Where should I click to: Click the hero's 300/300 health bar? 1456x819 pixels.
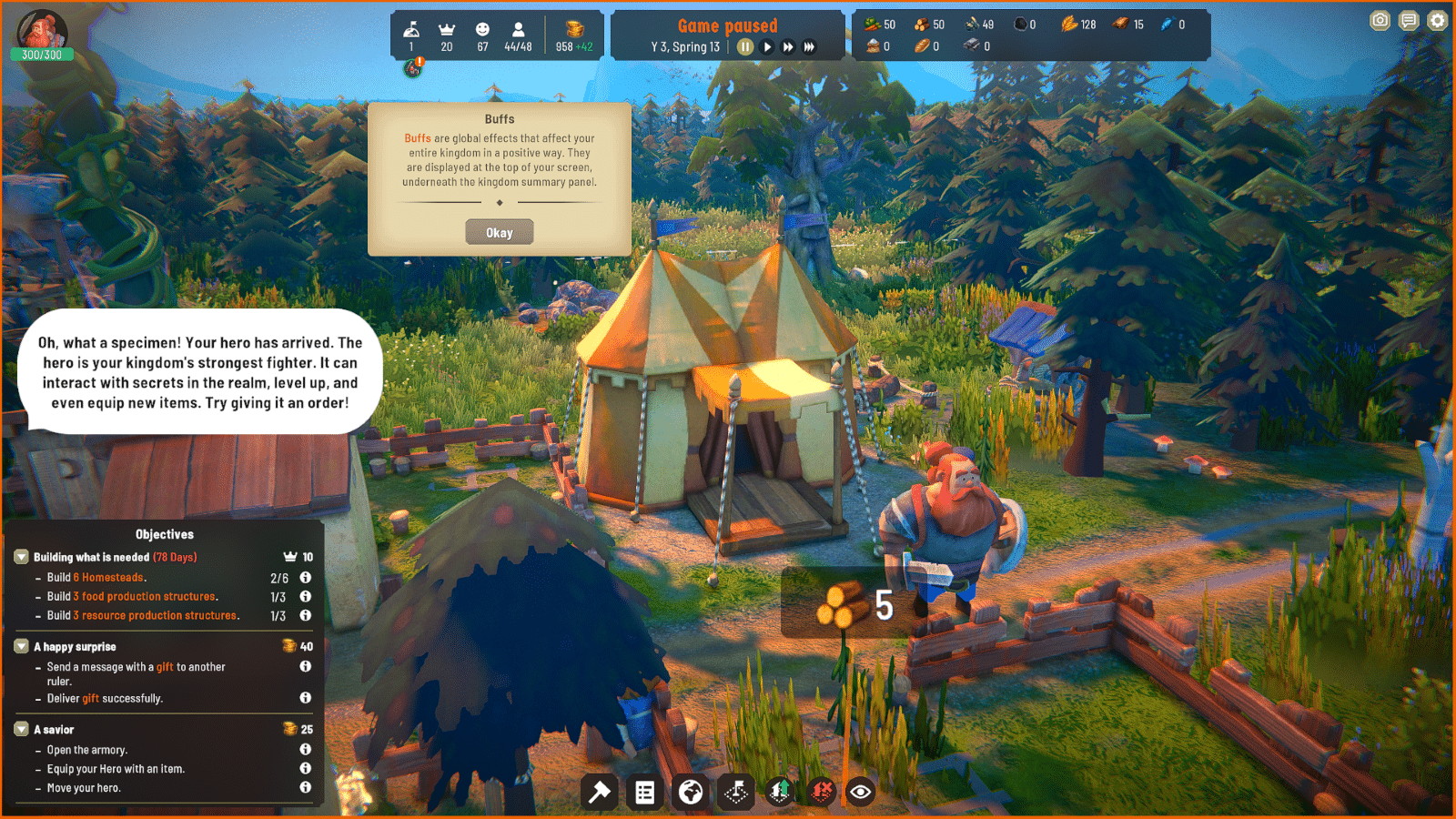point(43,56)
